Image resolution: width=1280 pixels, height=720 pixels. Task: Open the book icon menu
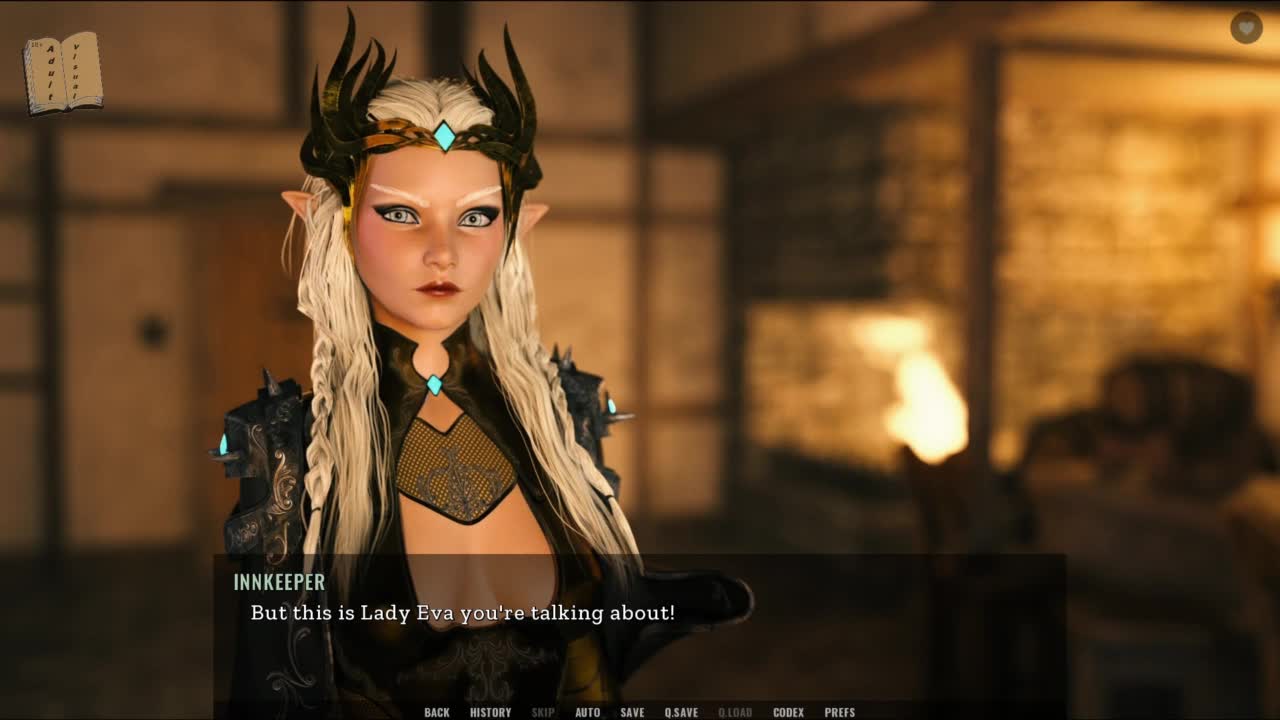(x=62, y=73)
